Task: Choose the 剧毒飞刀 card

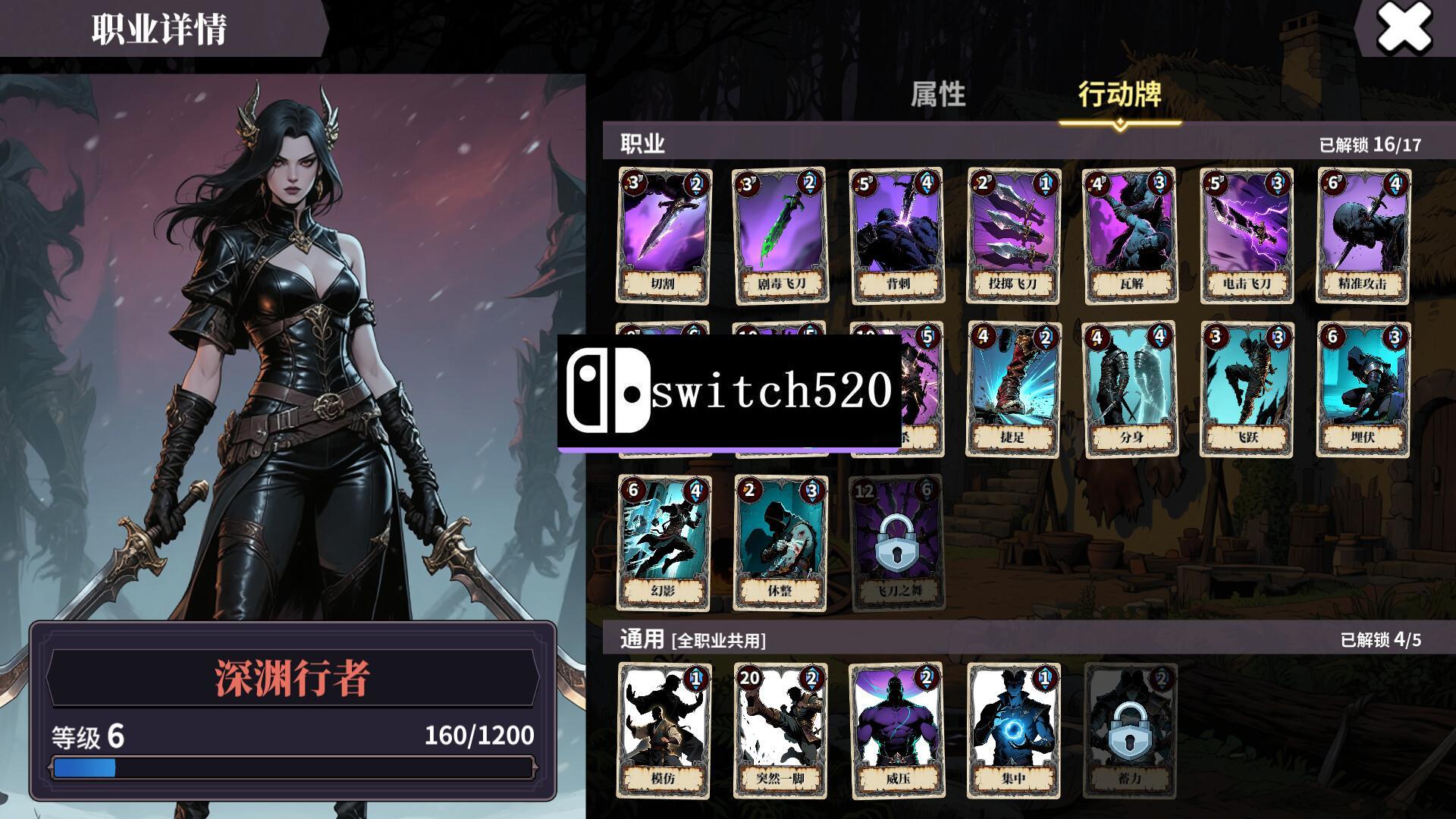Action: pos(780,235)
